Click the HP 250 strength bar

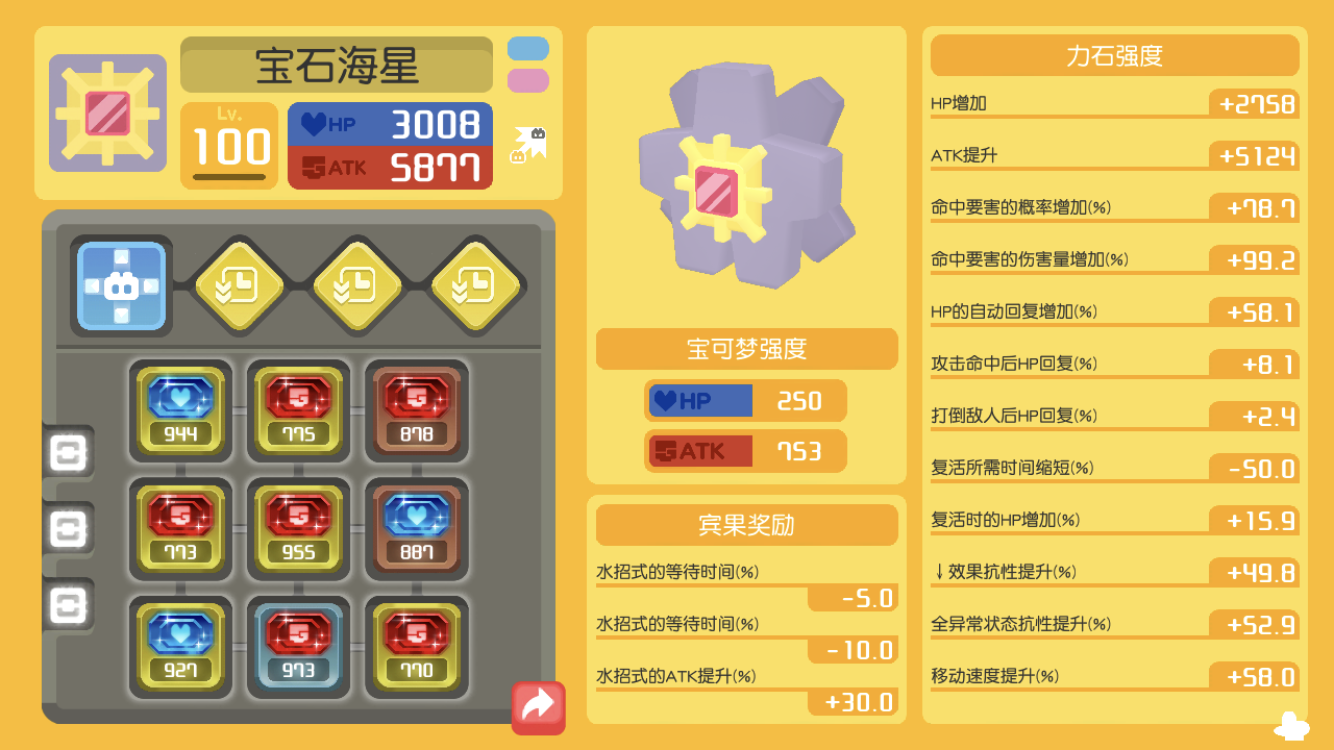[747, 400]
